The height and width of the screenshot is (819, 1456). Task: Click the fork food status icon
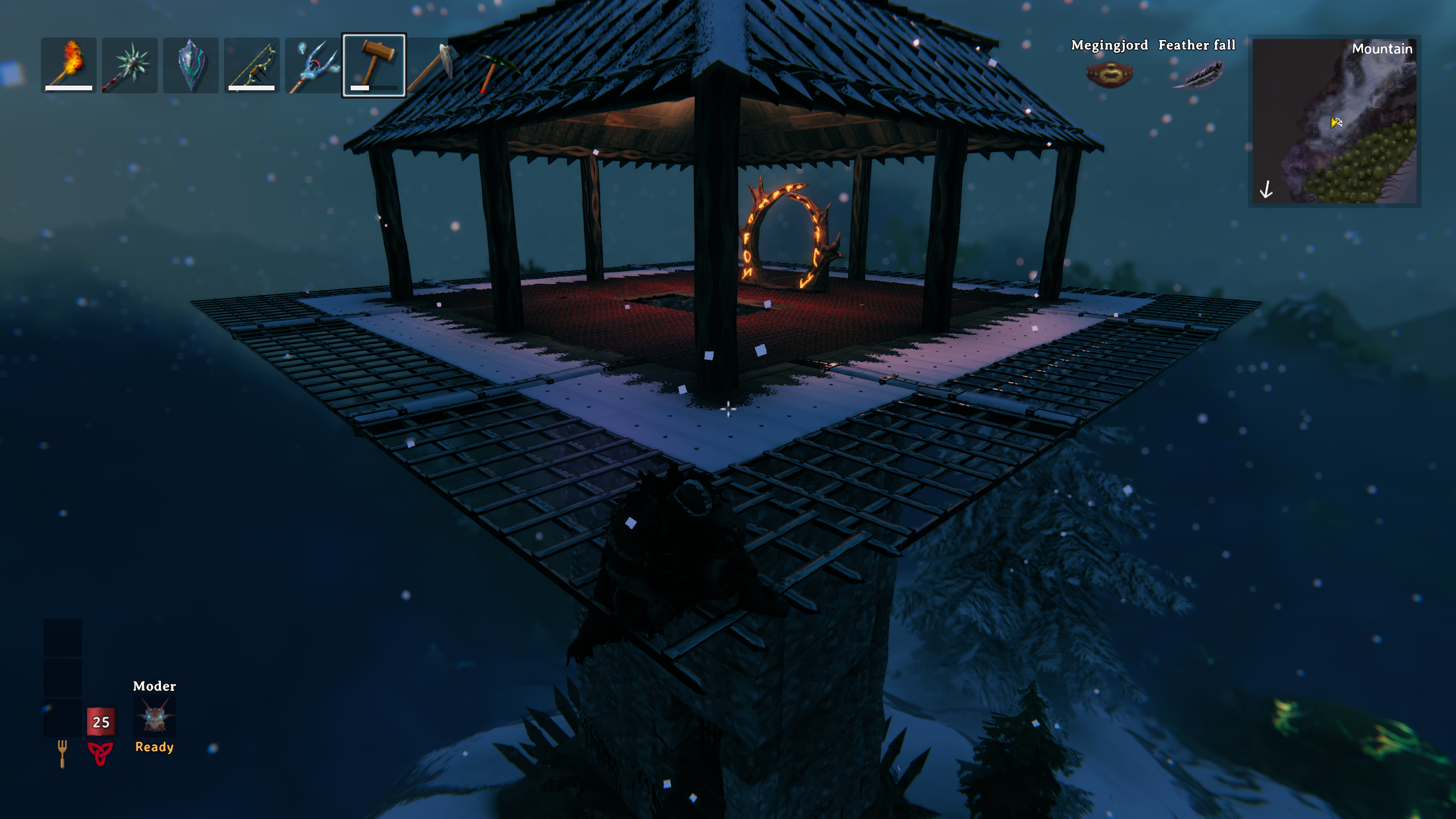pyautogui.click(x=62, y=753)
